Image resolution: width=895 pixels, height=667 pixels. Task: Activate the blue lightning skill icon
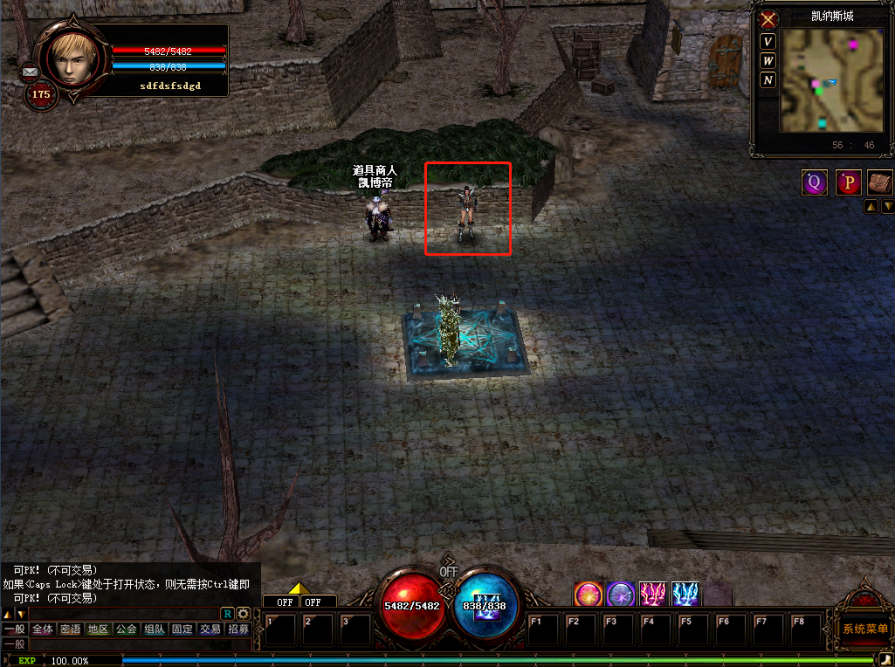coord(685,594)
